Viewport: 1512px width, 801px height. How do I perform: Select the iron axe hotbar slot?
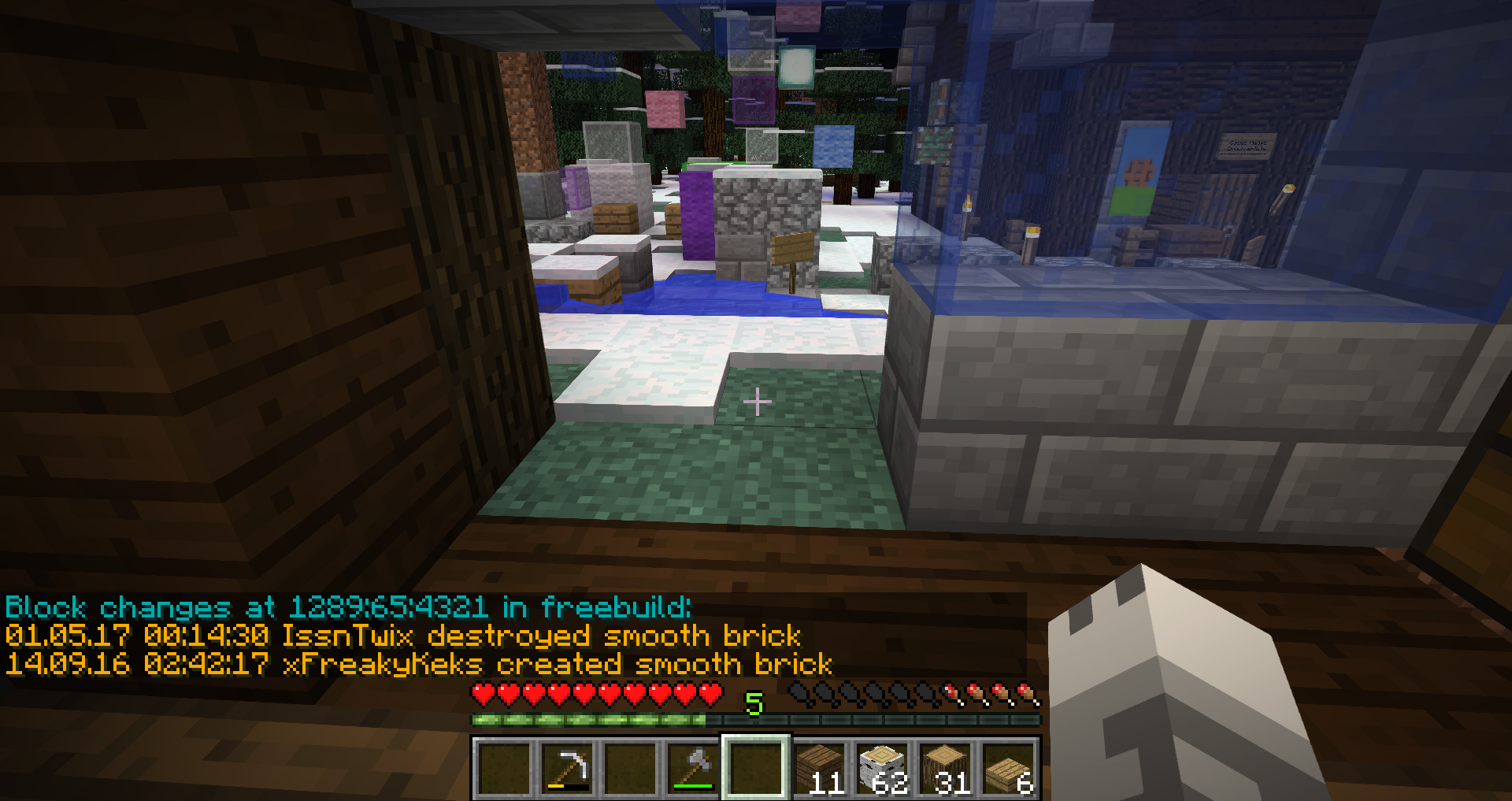tap(693, 767)
